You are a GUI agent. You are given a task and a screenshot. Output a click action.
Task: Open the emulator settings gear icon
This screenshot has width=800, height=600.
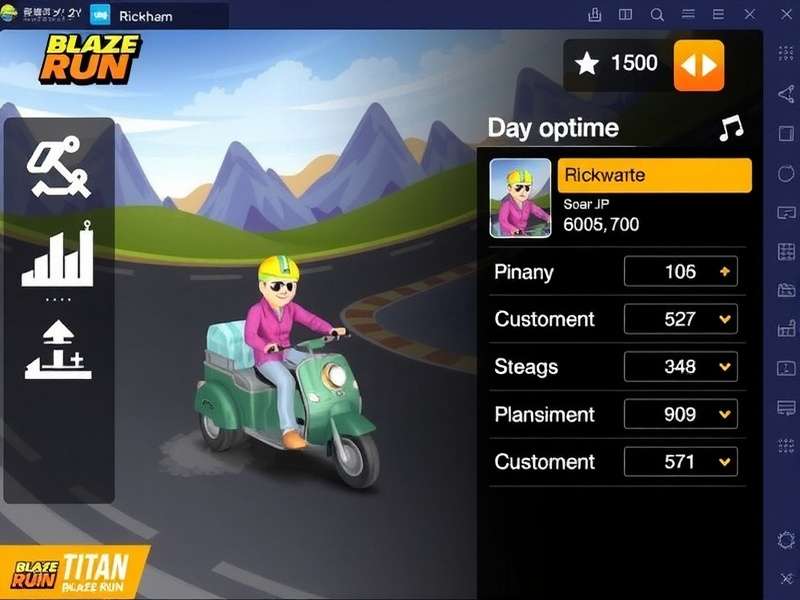tap(786, 540)
